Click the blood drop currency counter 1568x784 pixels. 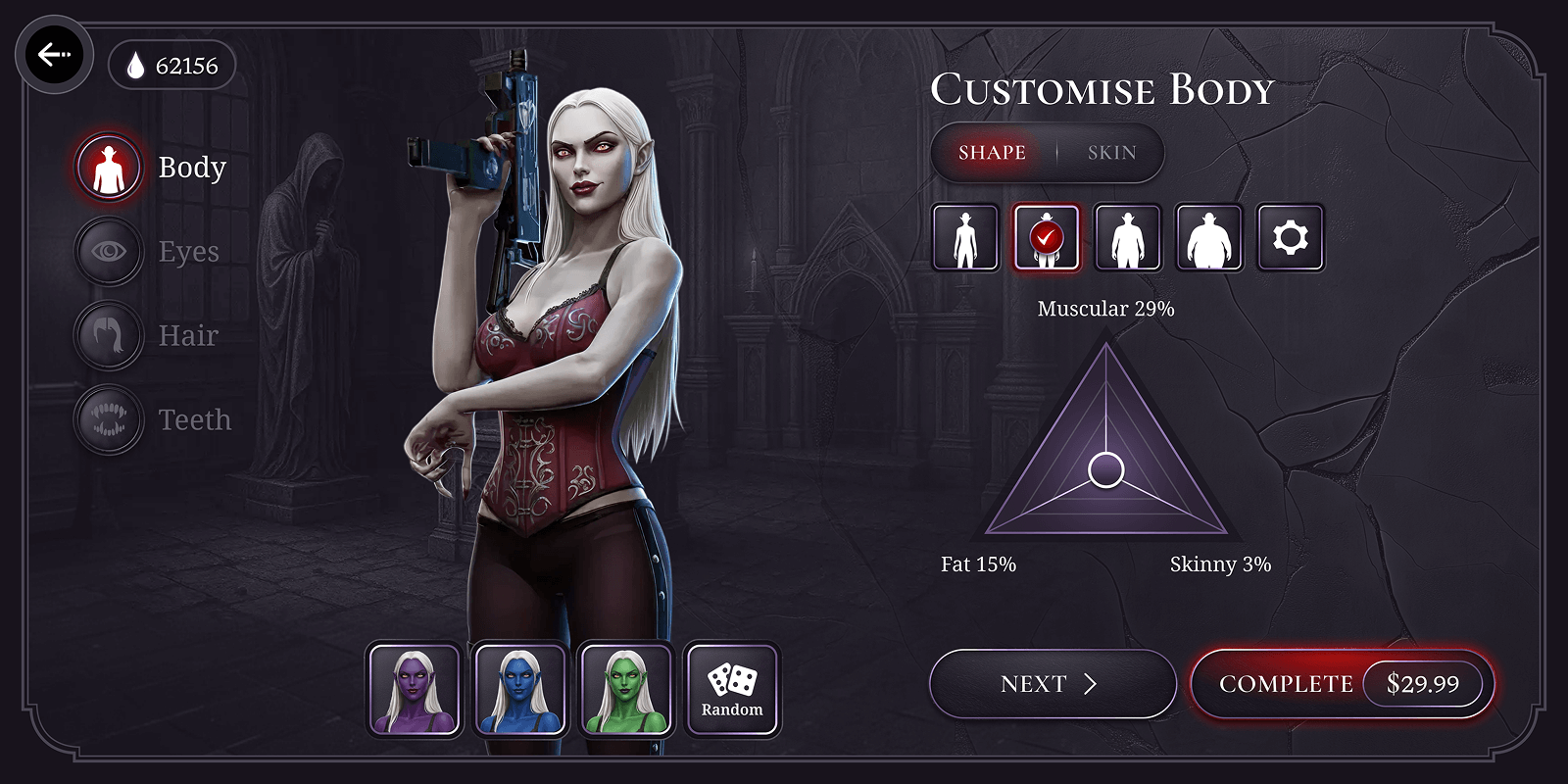[172, 66]
